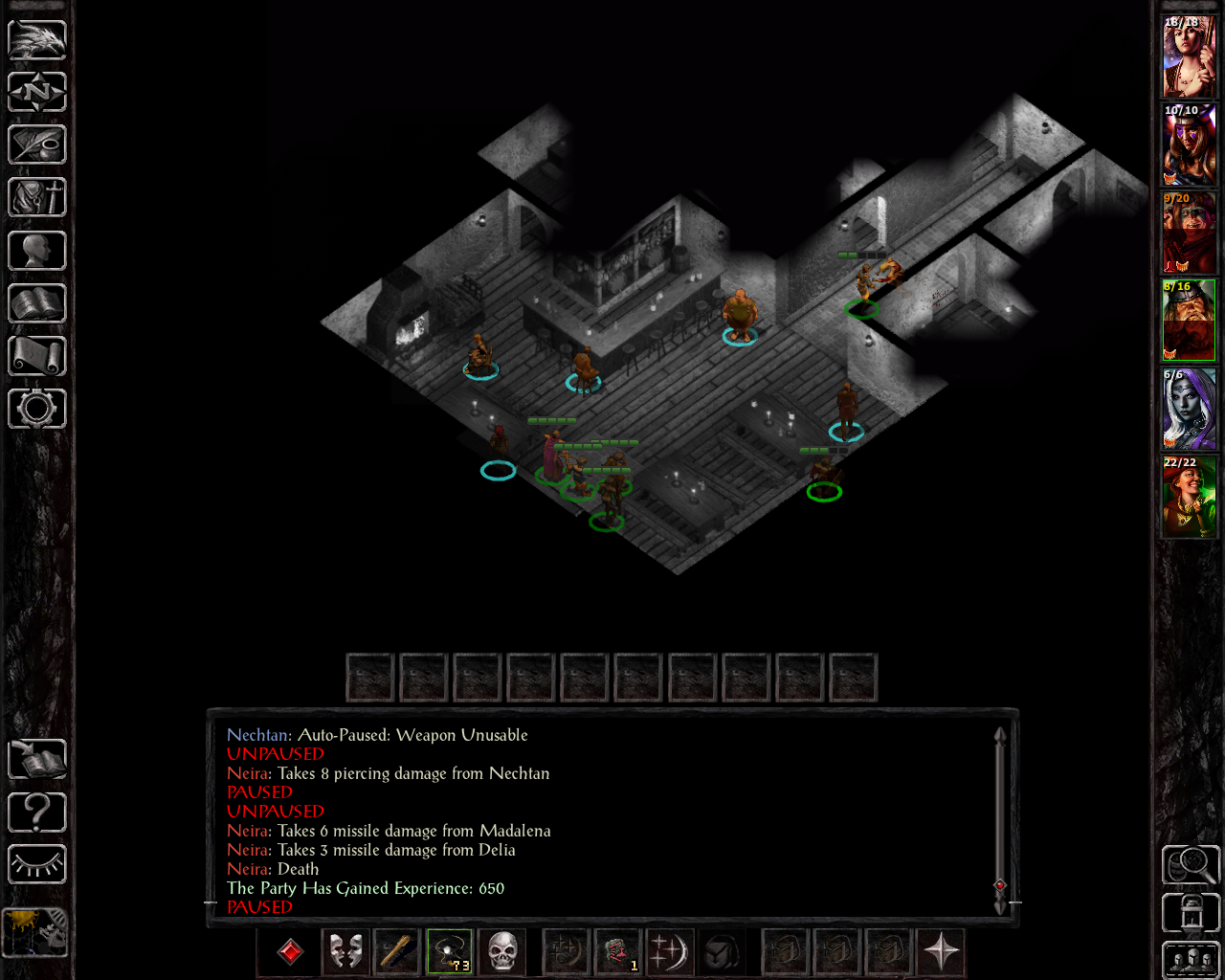
Task: Click the skull icon on the action bar
Action: click(x=502, y=952)
